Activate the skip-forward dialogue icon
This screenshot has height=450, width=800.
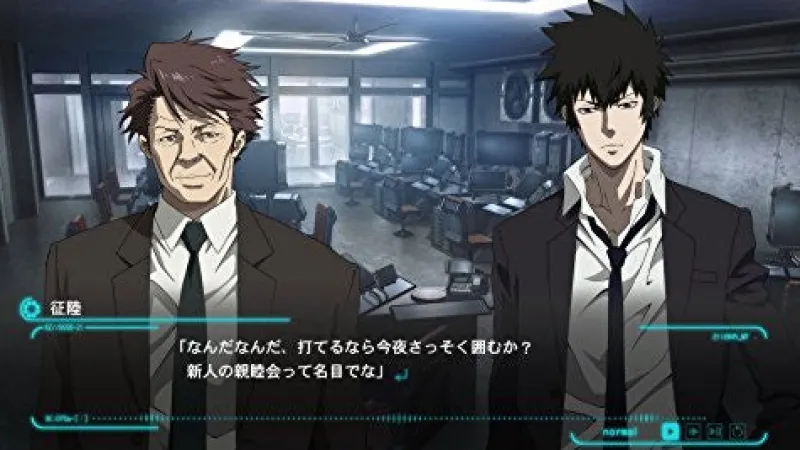715,432
